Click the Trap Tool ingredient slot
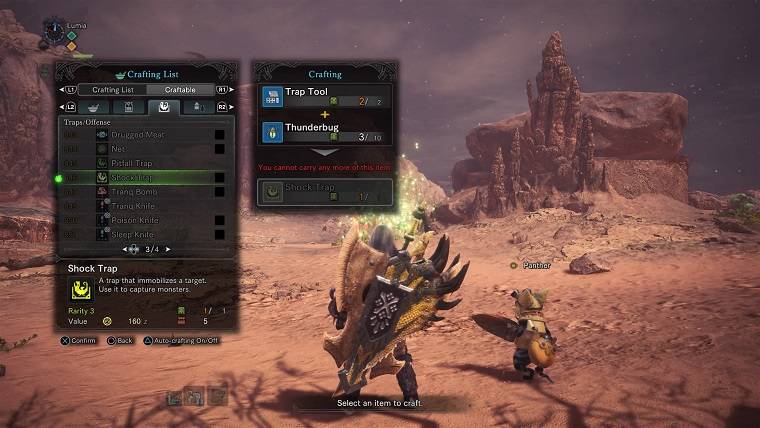This screenshot has width=760, height=428. pos(324,97)
